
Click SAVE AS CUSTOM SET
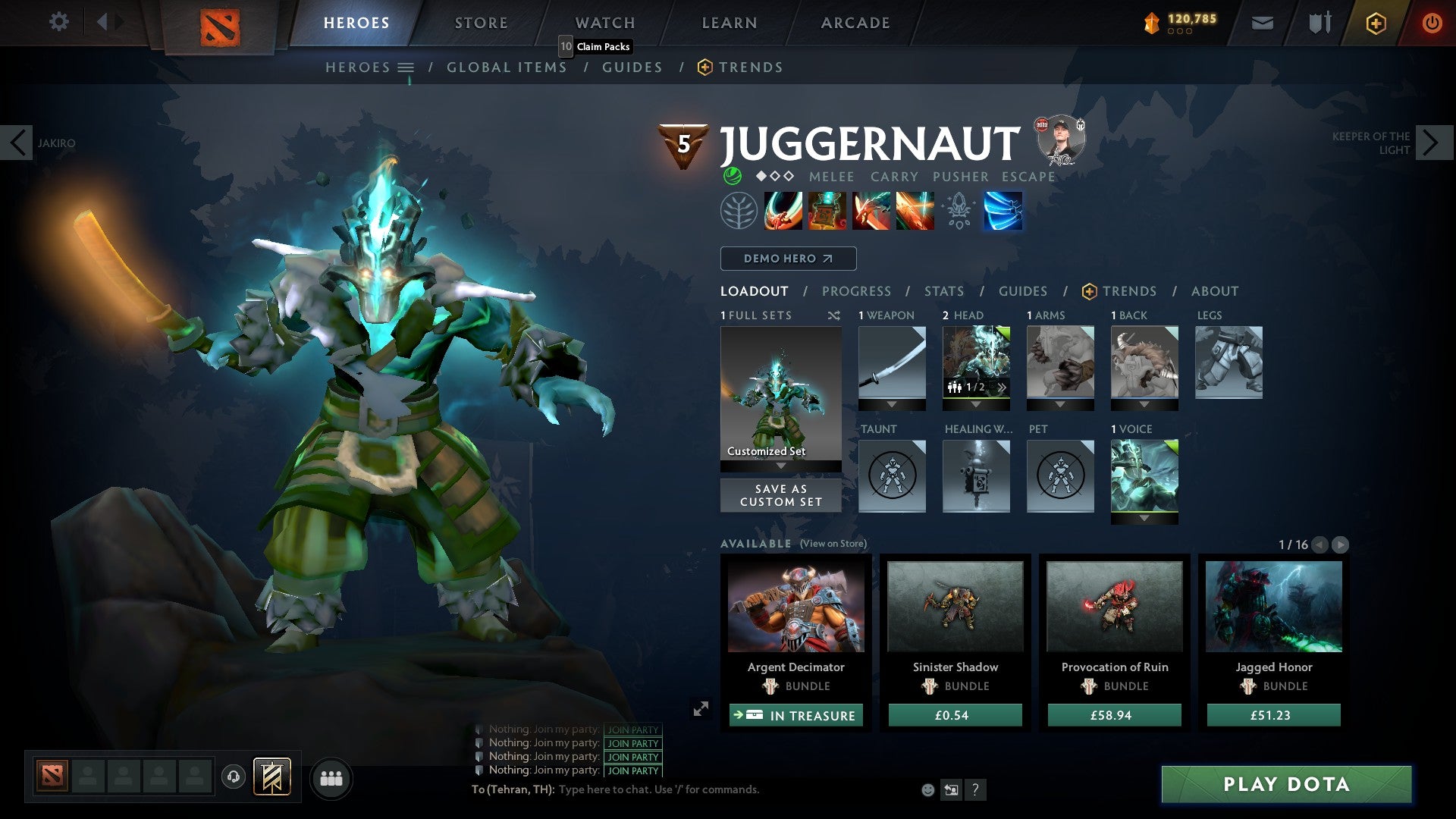[x=780, y=495]
